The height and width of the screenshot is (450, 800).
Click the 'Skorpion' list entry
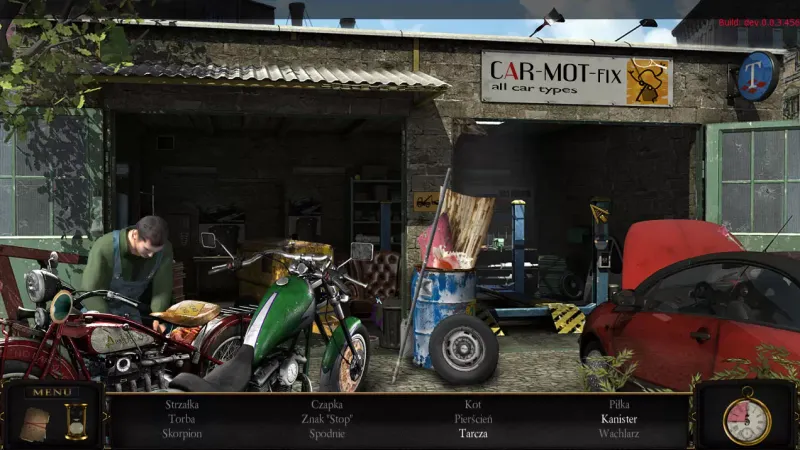181,434
